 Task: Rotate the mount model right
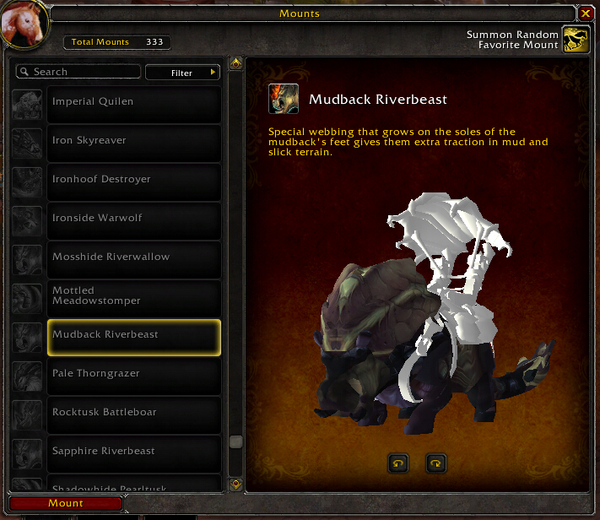[435, 463]
